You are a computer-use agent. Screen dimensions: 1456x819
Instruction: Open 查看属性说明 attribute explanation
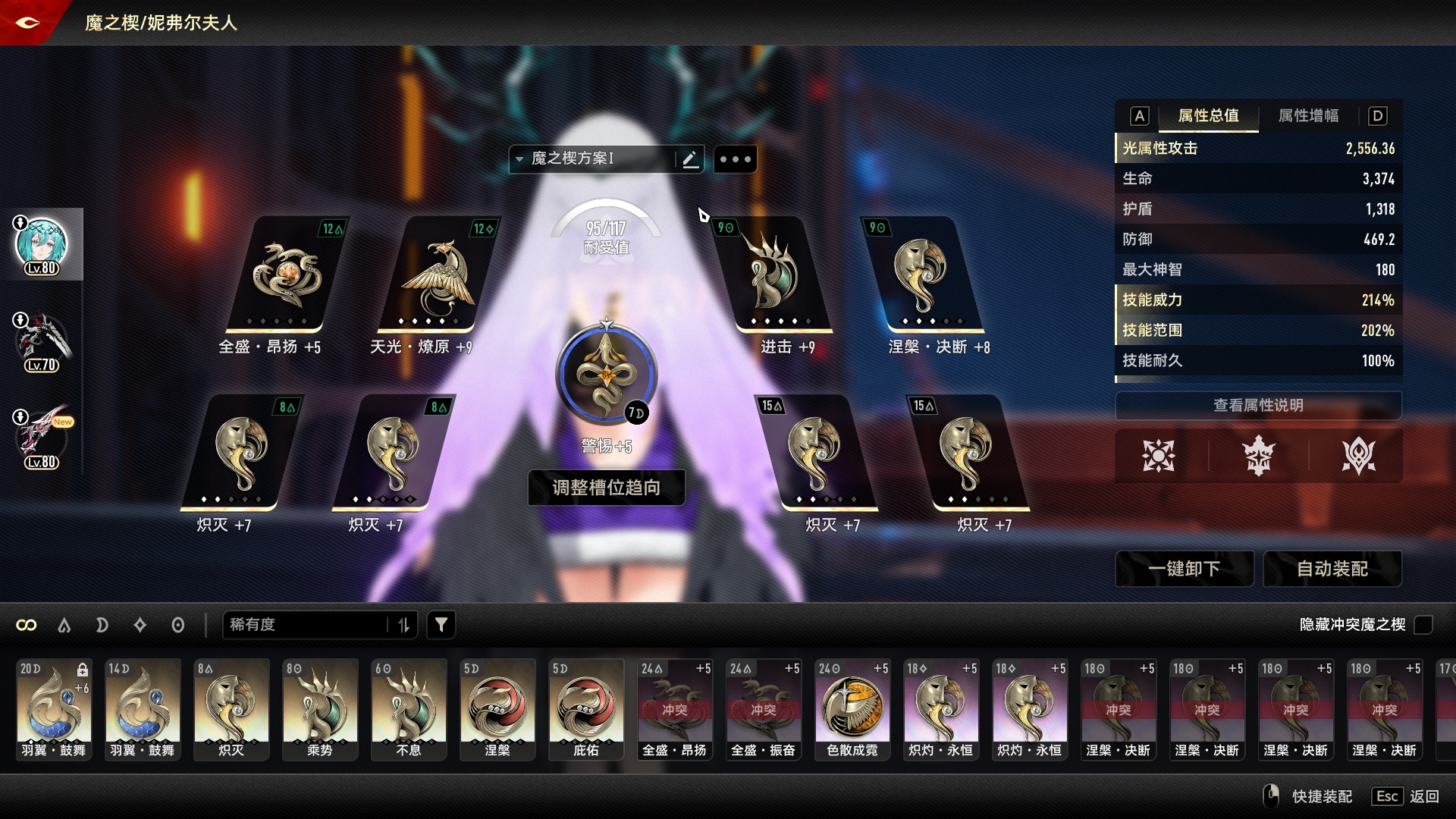coord(1258,406)
